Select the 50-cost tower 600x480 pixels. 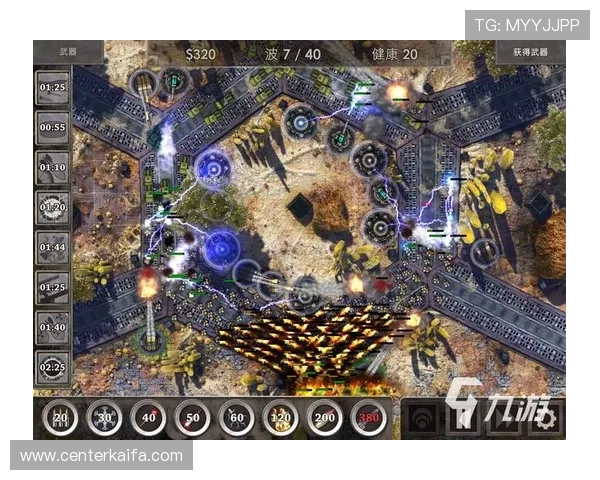[x=193, y=418]
